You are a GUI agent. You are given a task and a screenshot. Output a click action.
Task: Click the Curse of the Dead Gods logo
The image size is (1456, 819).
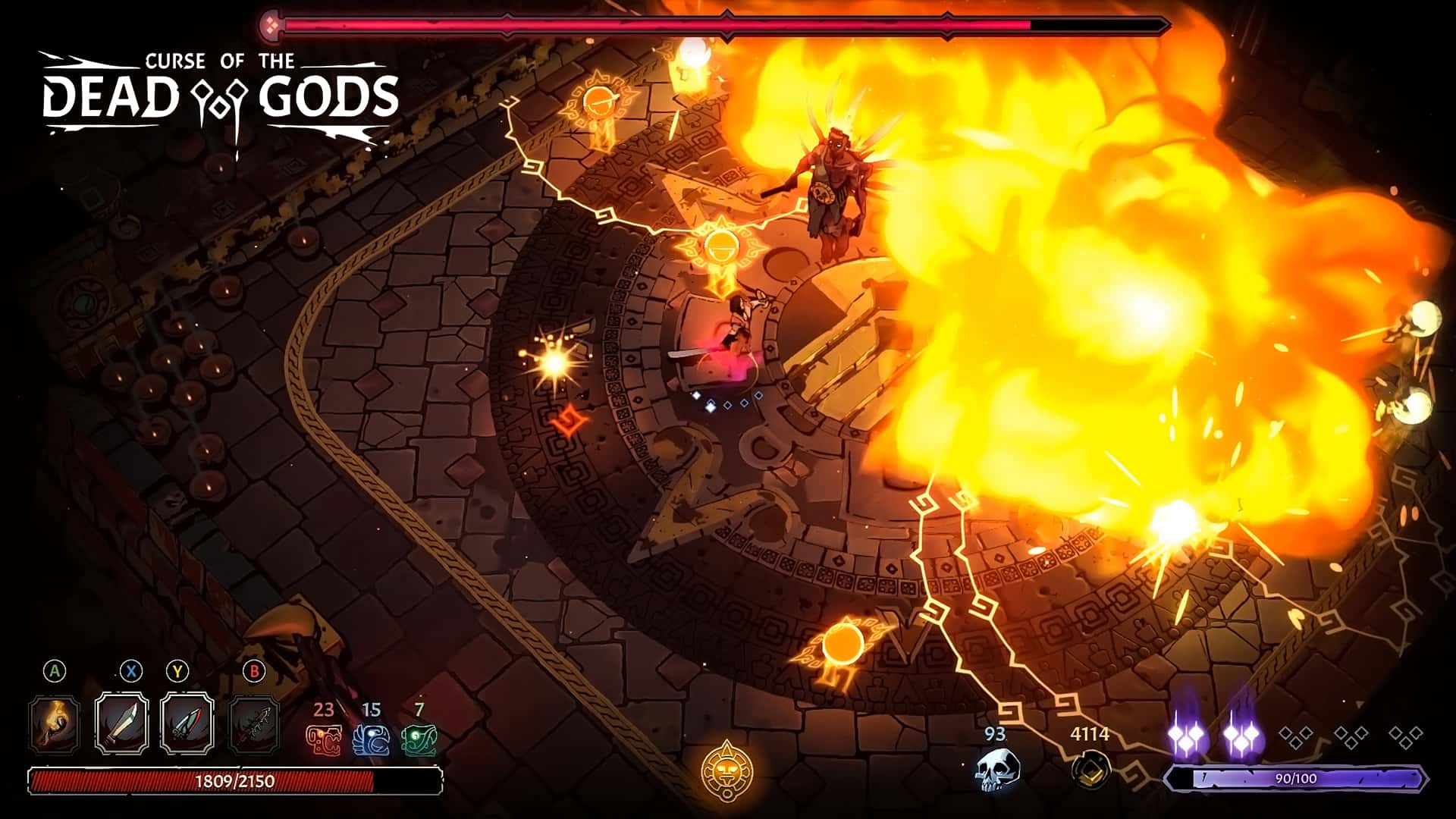[220, 87]
